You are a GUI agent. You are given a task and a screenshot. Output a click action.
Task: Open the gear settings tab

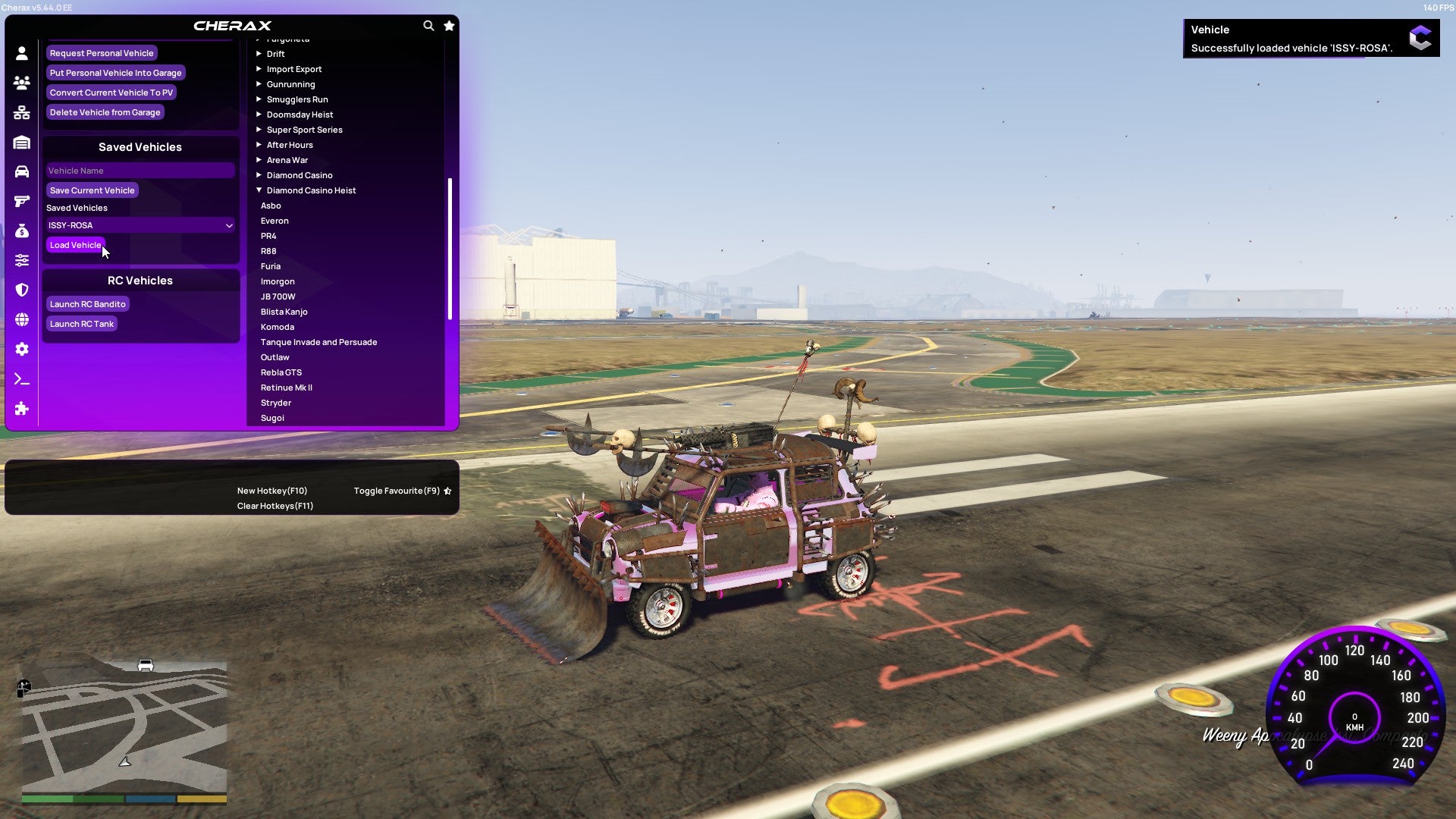(22, 349)
